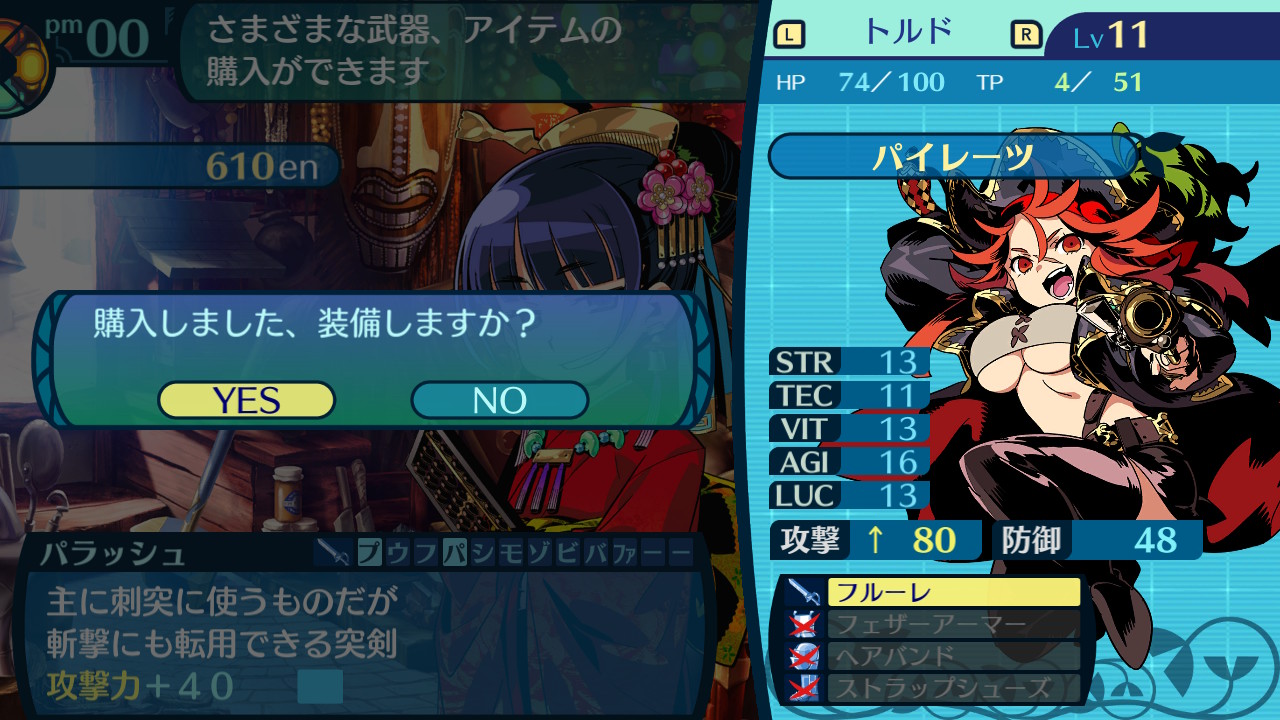The height and width of the screenshot is (720, 1280).
Task: Select the ヘアバンド equipment slot
Action: pos(953,656)
